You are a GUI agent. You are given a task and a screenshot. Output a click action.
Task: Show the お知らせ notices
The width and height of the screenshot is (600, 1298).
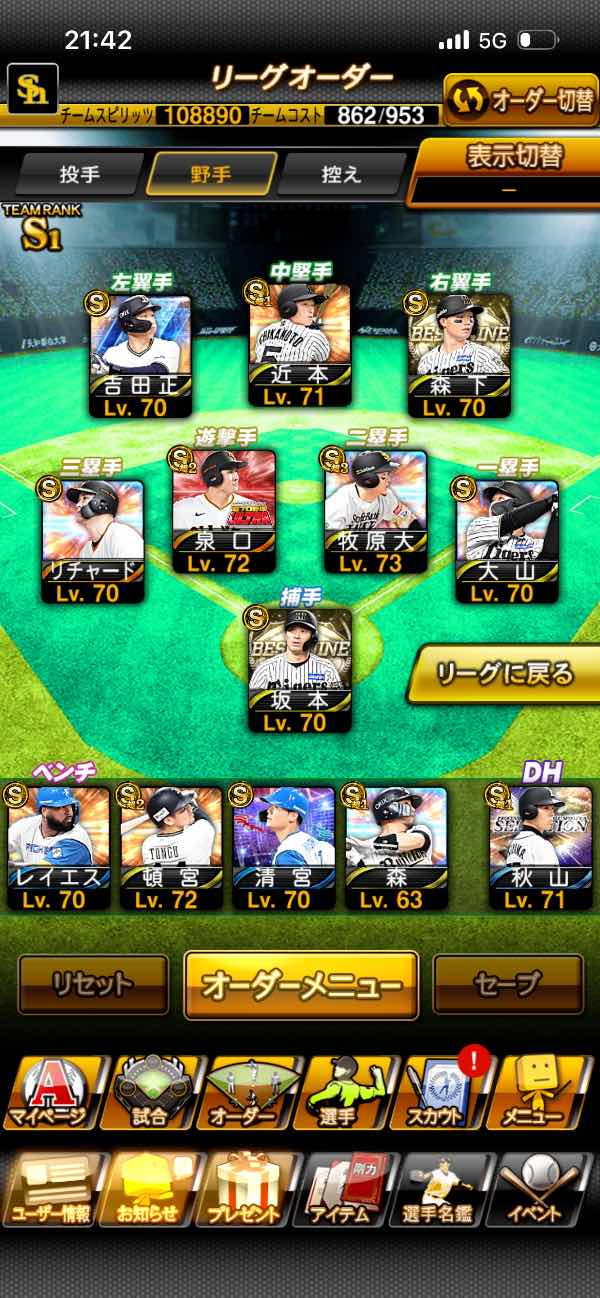point(150,1188)
